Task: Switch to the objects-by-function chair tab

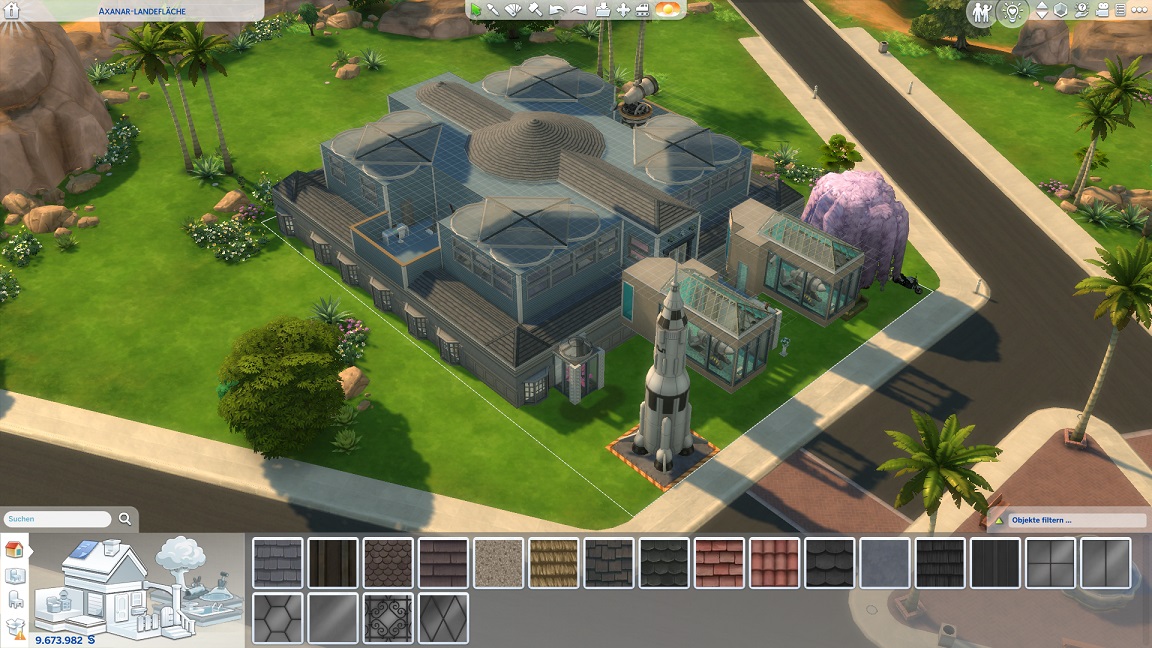Action: point(15,600)
